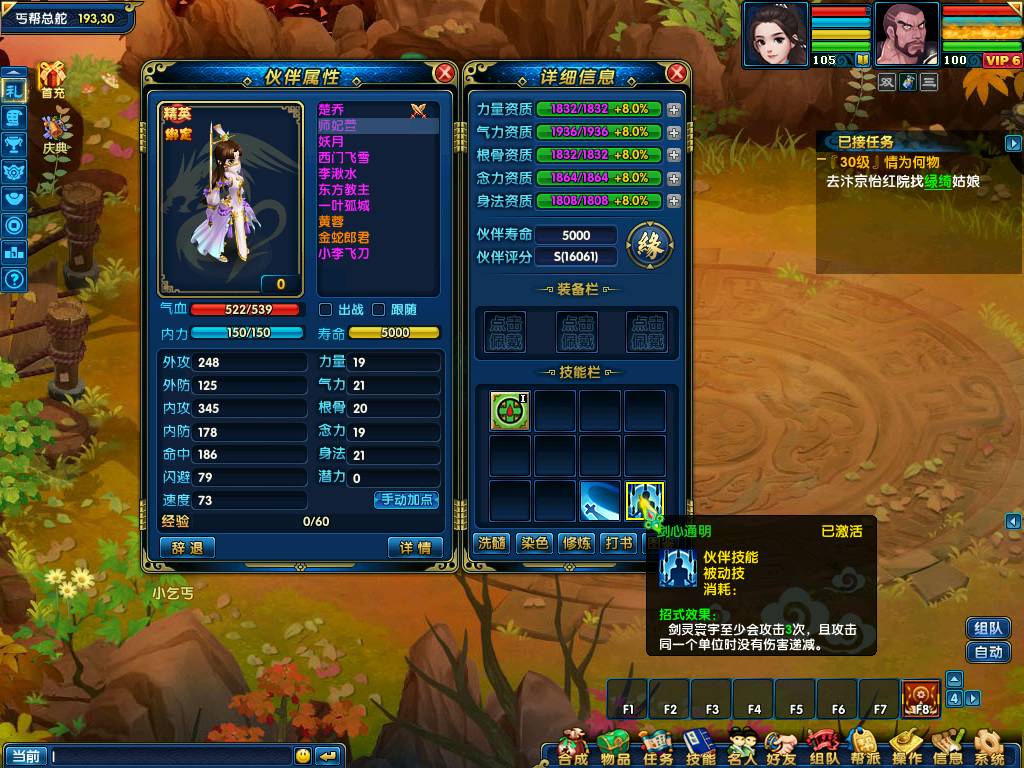The height and width of the screenshot is (768, 1024).
Task: Tick the 出战 checkbox
Action: point(326,310)
